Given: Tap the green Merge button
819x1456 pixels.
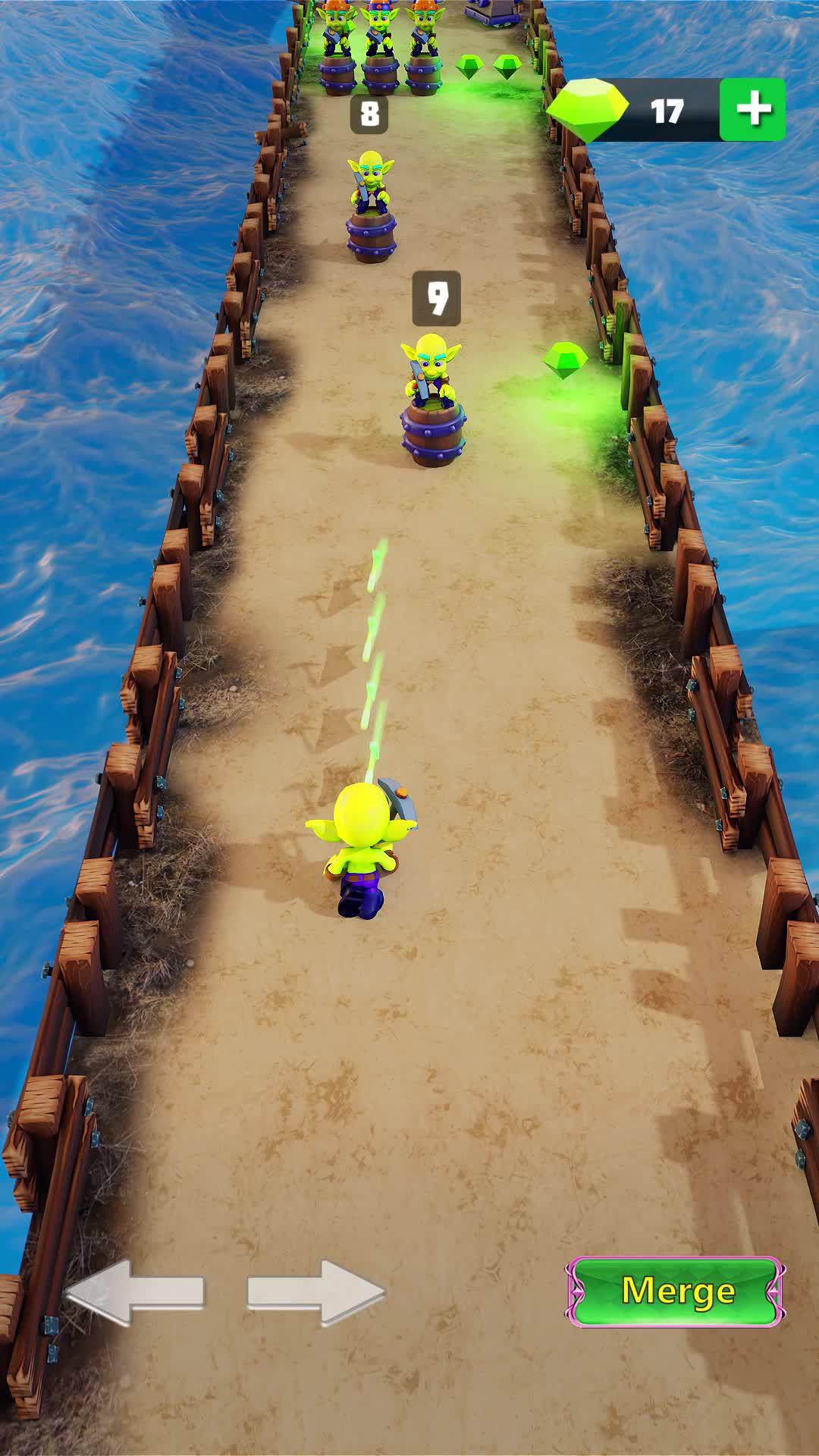Looking at the screenshot, I should (675, 1291).
